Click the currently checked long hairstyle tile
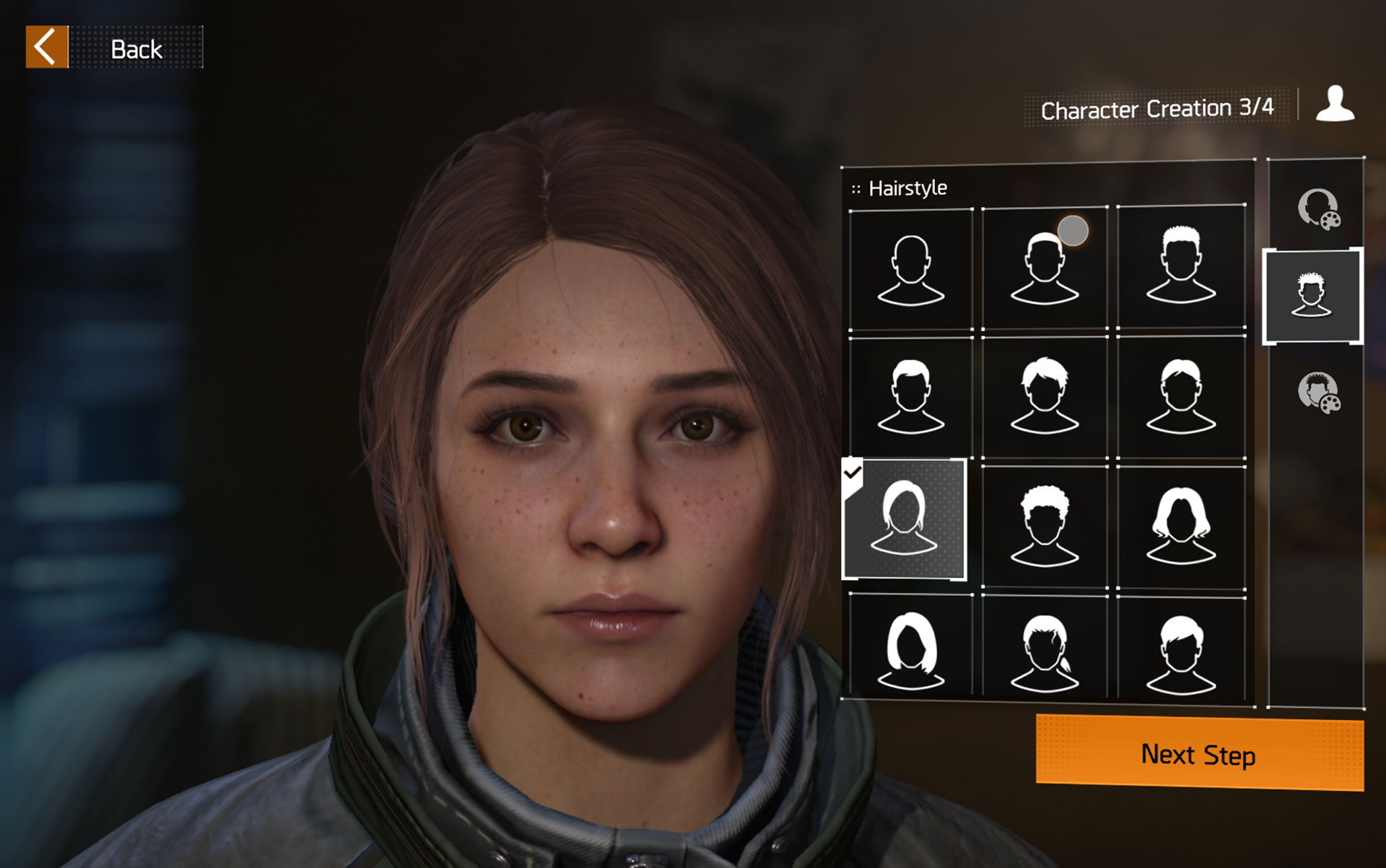This screenshot has height=868, width=1386. click(x=904, y=520)
